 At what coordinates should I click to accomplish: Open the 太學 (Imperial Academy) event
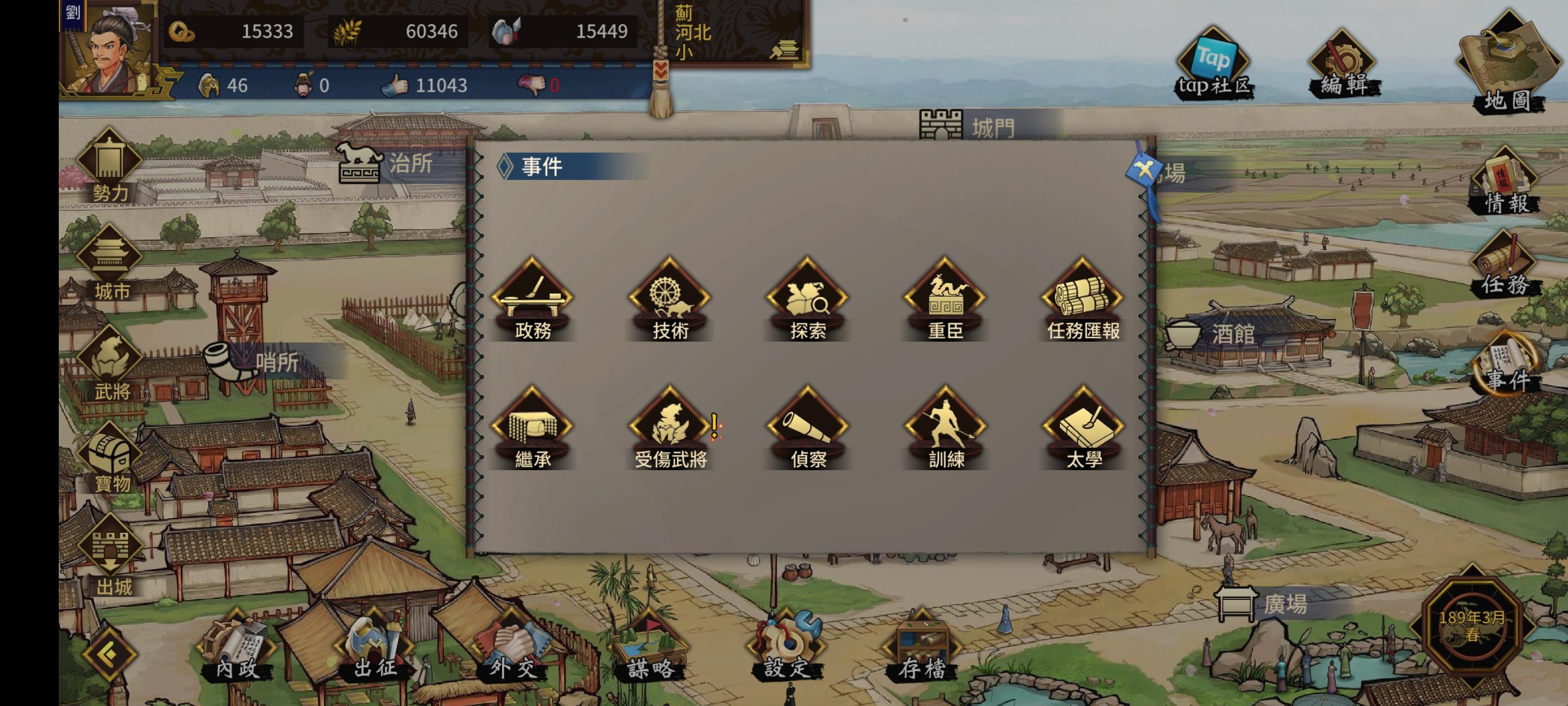[1082, 429]
